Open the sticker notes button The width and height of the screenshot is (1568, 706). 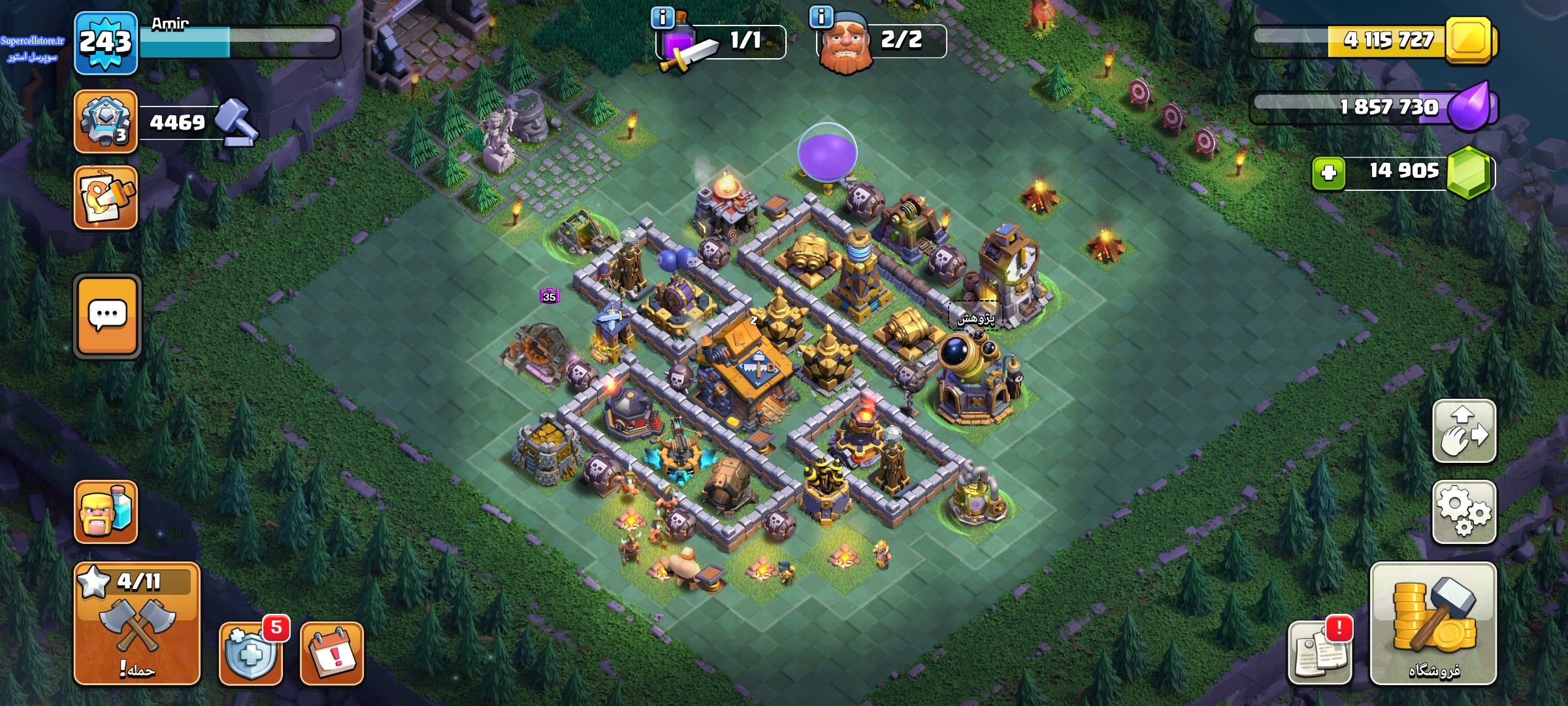click(x=106, y=197)
